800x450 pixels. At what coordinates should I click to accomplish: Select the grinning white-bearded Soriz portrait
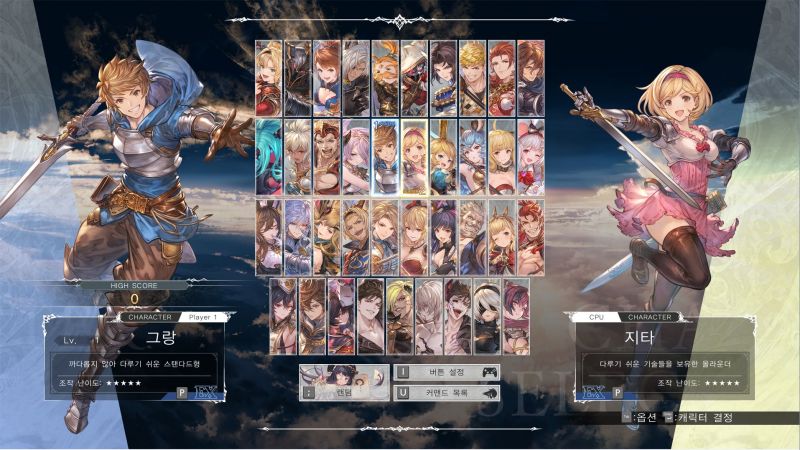click(x=473, y=237)
